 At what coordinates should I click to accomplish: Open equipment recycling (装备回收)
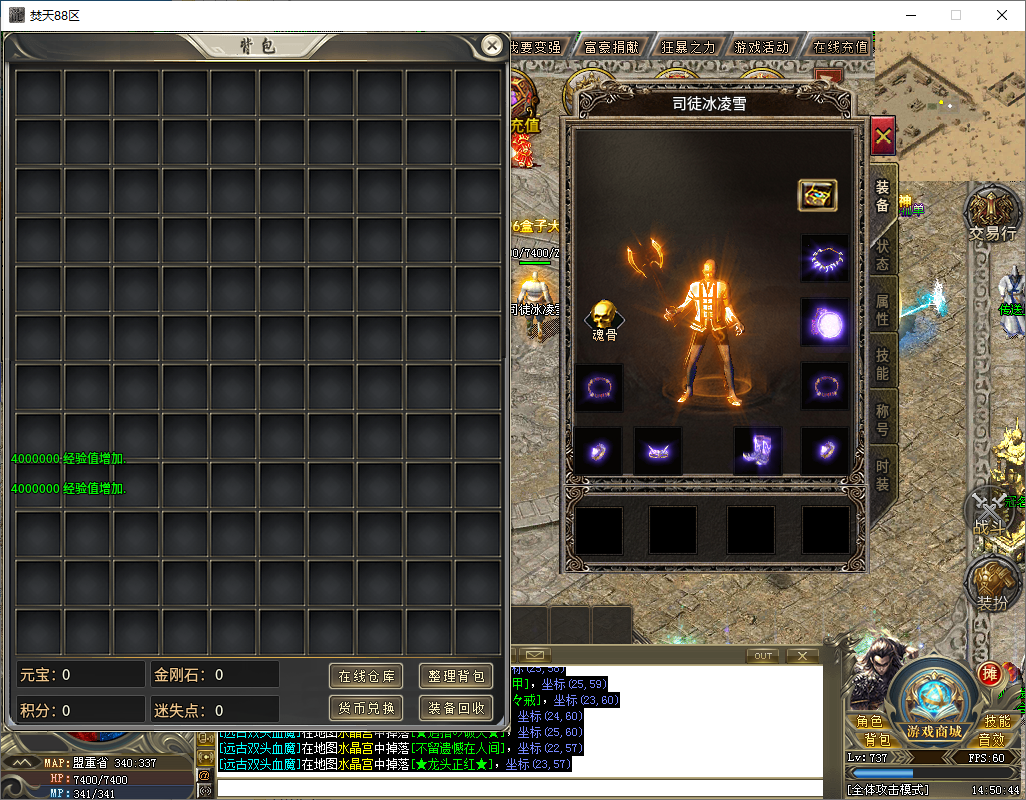[456, 708]
